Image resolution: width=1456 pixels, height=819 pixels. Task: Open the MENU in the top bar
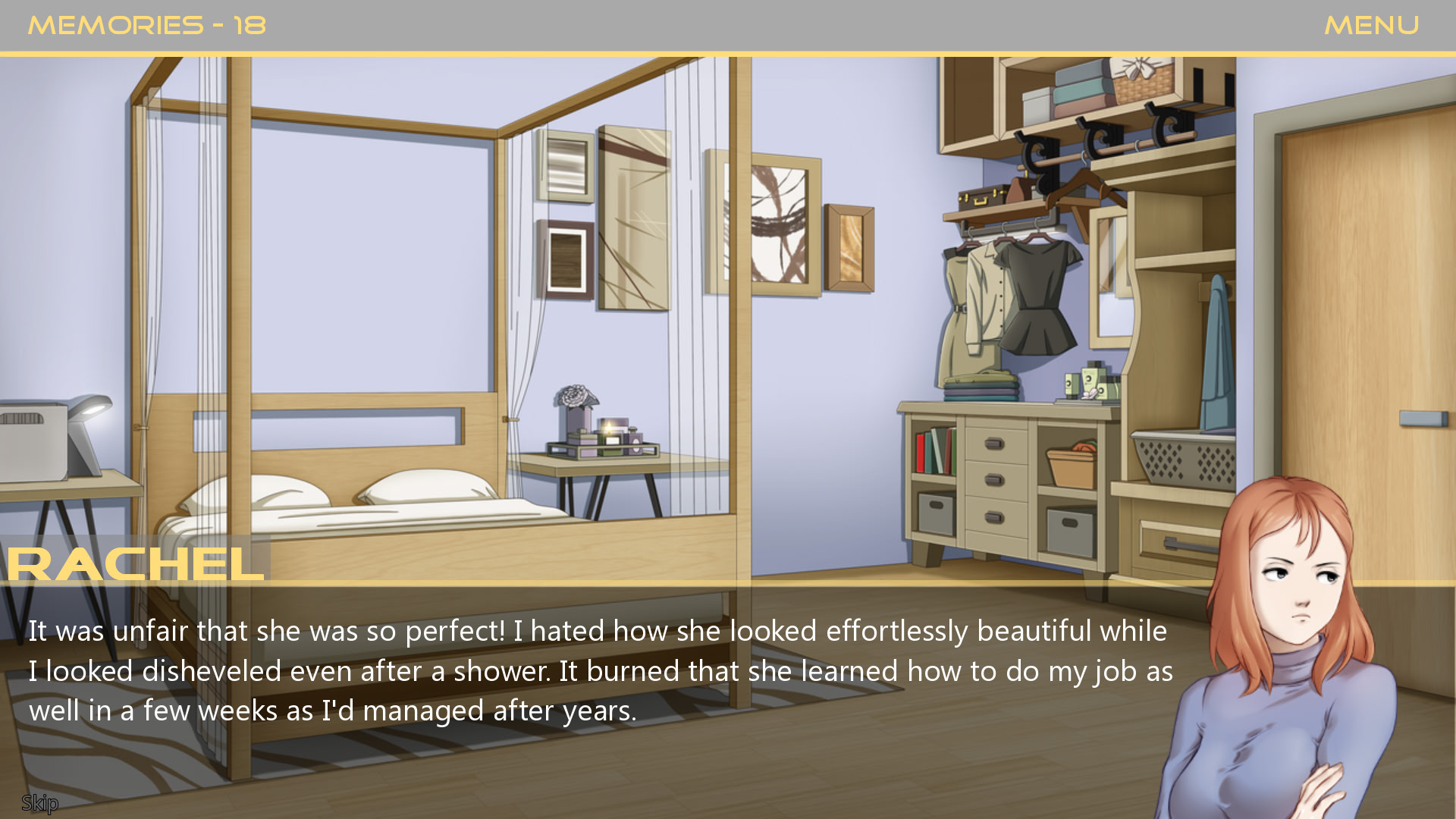[x=1370, y=26]
